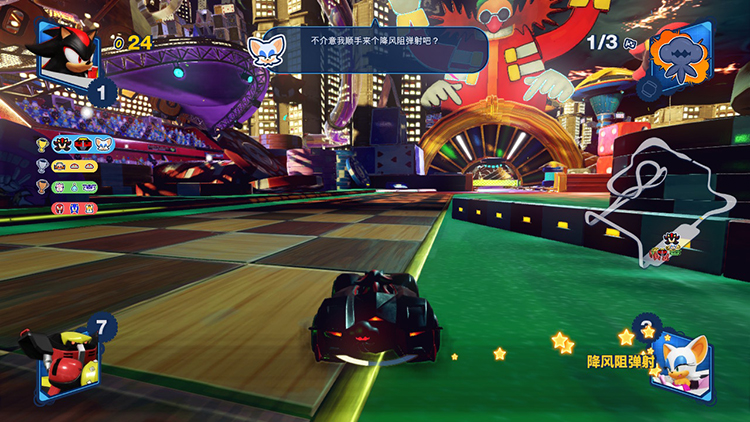Click the gold trophy team standings row
750x422 pixels.
(77, 144)
